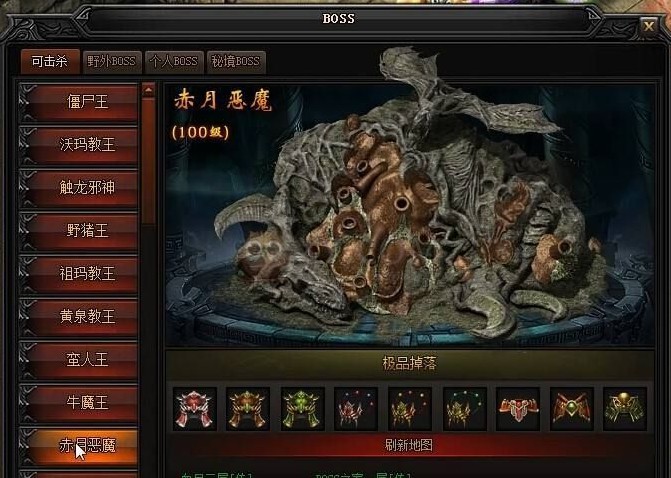The height and width of the screenshot is (478, 671).
Task: Click the boss list scrollbar up arrow
Action: pos(149,90)
